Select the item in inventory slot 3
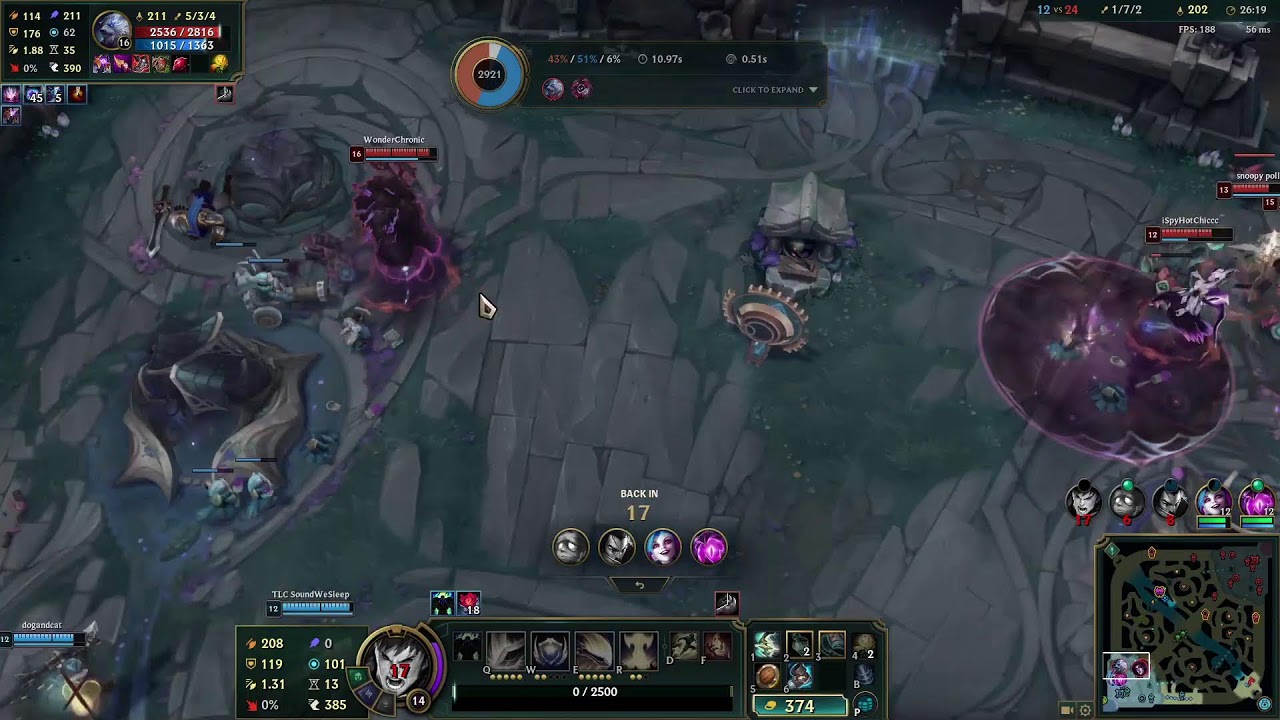 point(831,645)
